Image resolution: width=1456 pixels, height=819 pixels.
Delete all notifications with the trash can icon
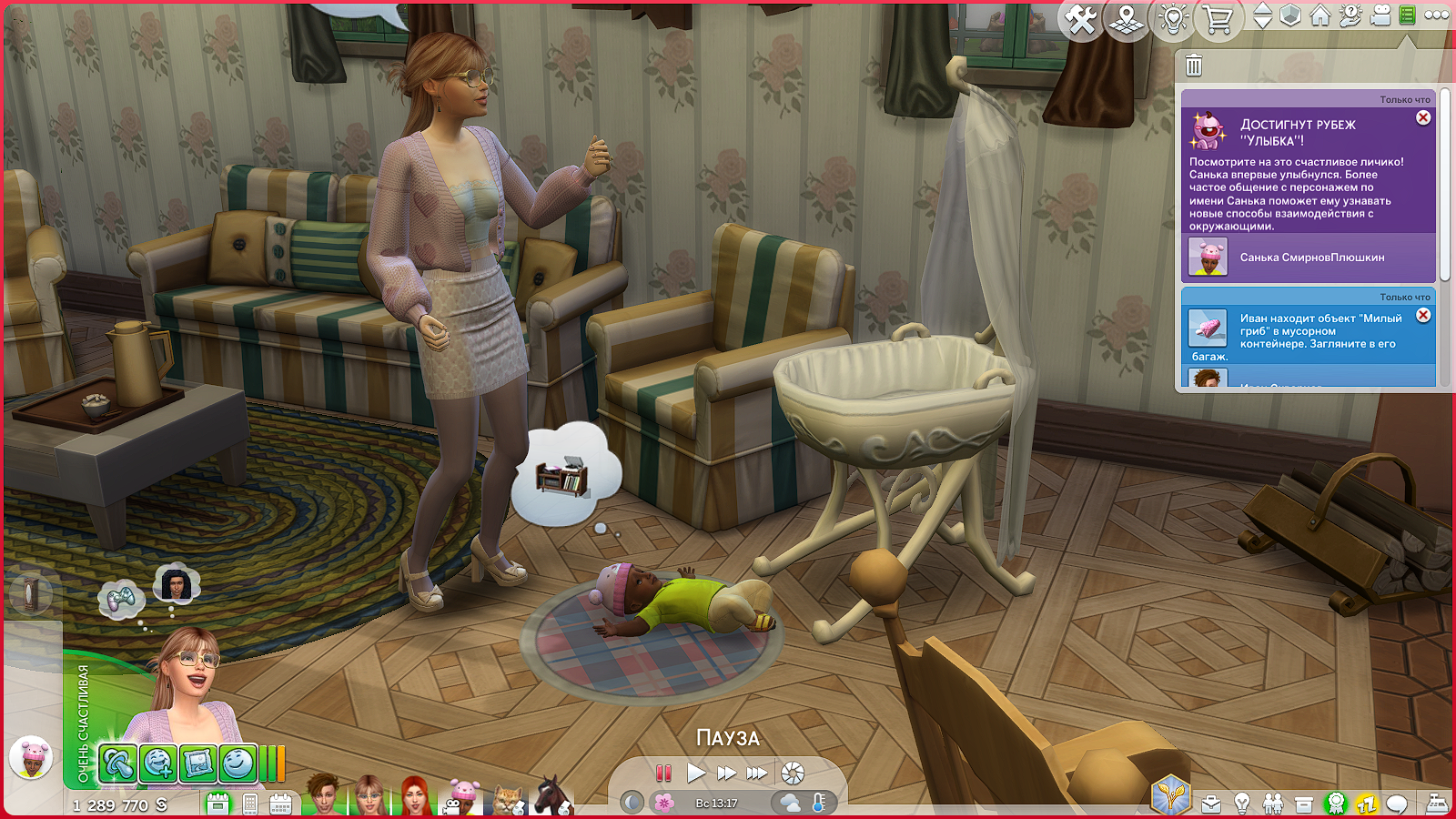pos(1194,66)
